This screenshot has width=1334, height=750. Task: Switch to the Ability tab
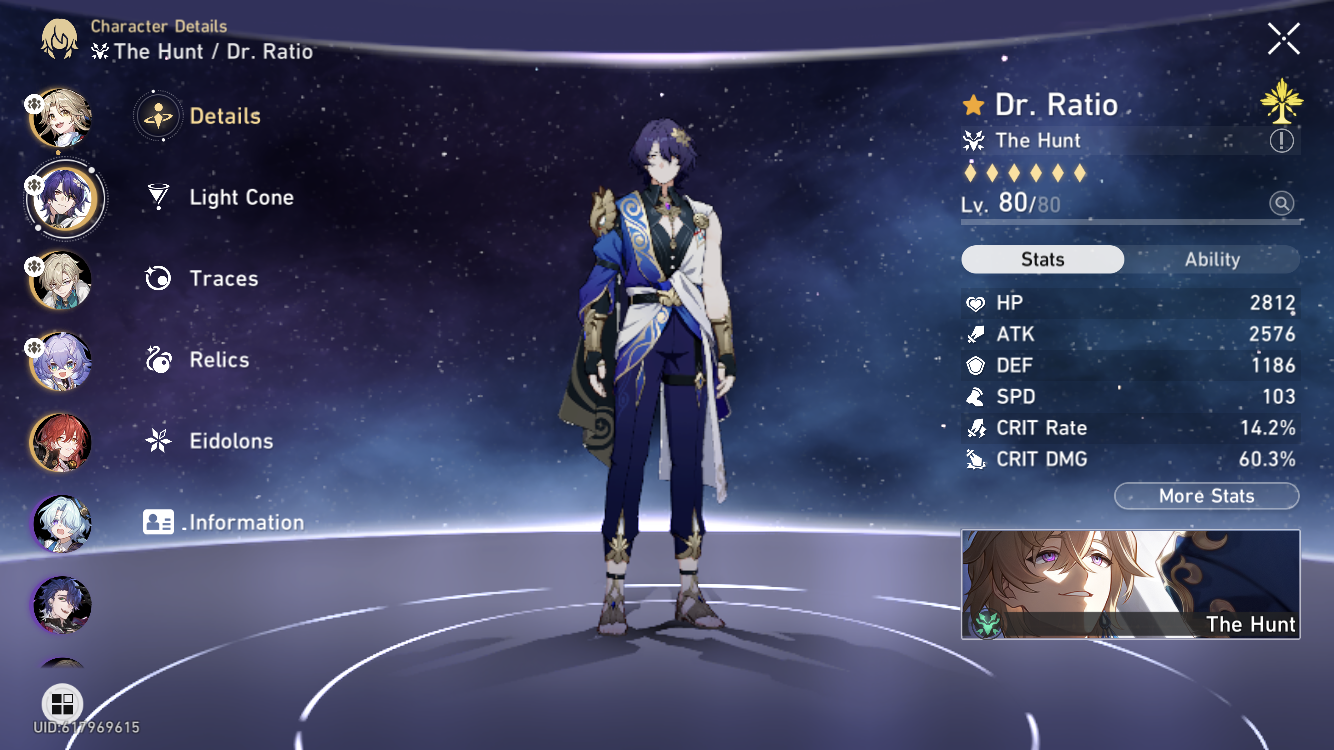point(1212,259)
